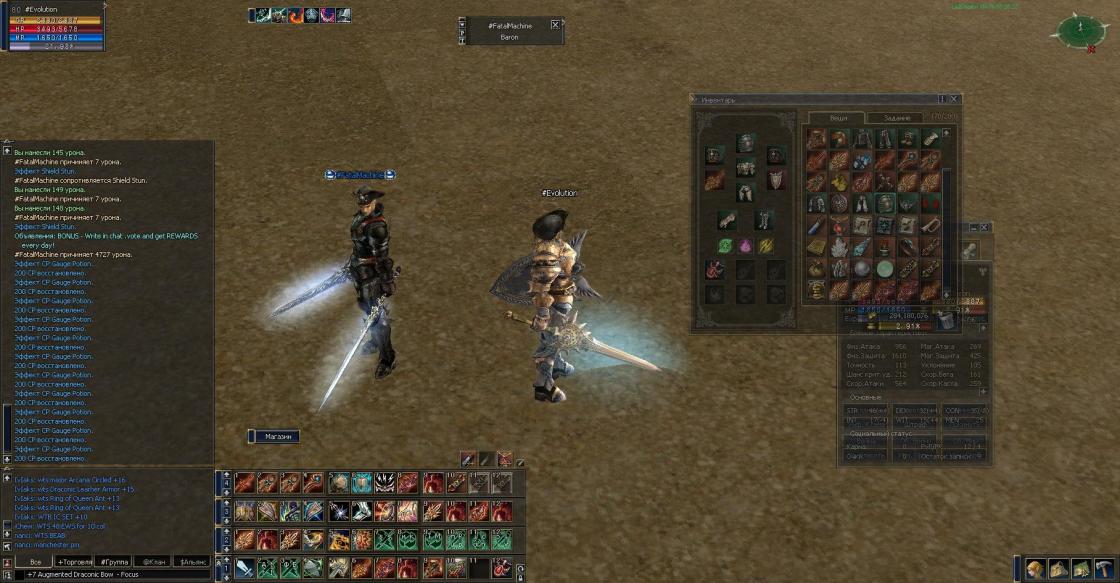Minimize the character status window
Viewport: 1120px width, 583px height.
click(971, 228)
